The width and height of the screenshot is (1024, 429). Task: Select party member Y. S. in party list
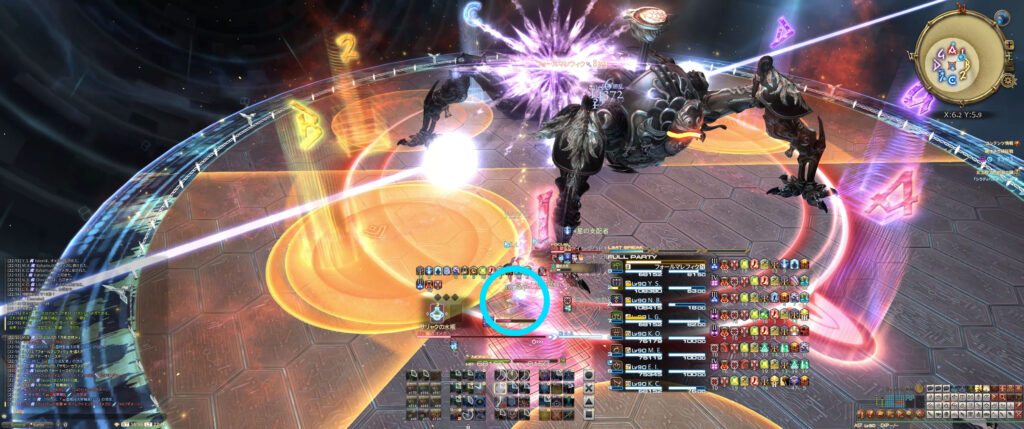click(x=650, y=283)
